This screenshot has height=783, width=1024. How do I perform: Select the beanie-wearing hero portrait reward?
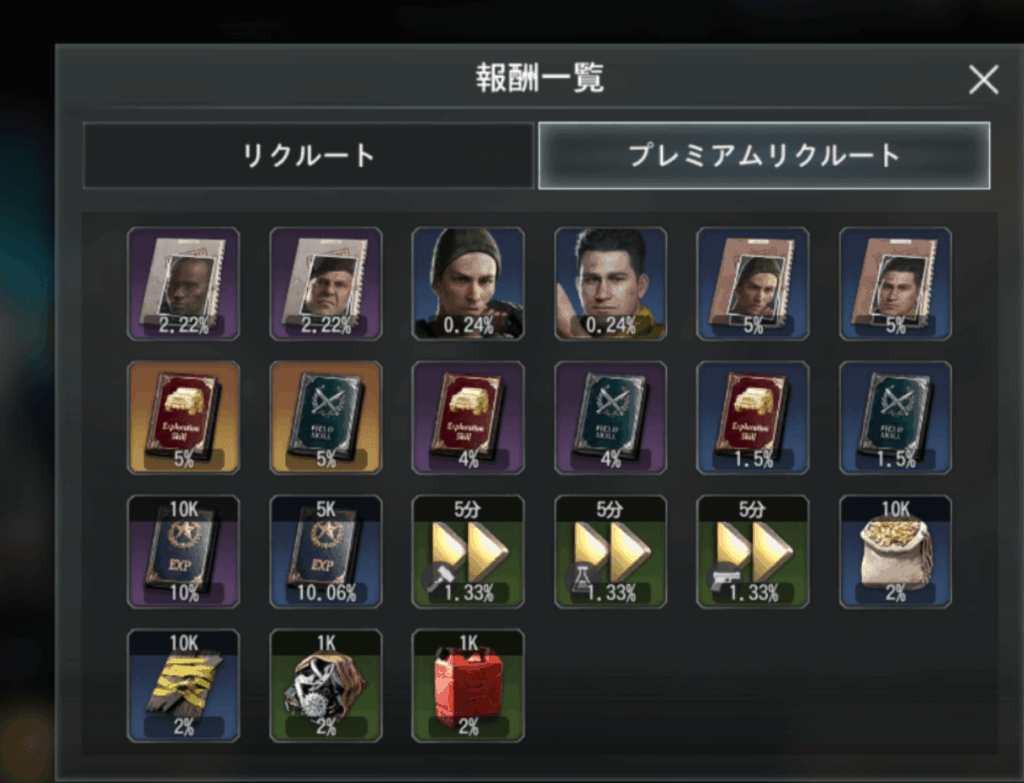point(468,283)
